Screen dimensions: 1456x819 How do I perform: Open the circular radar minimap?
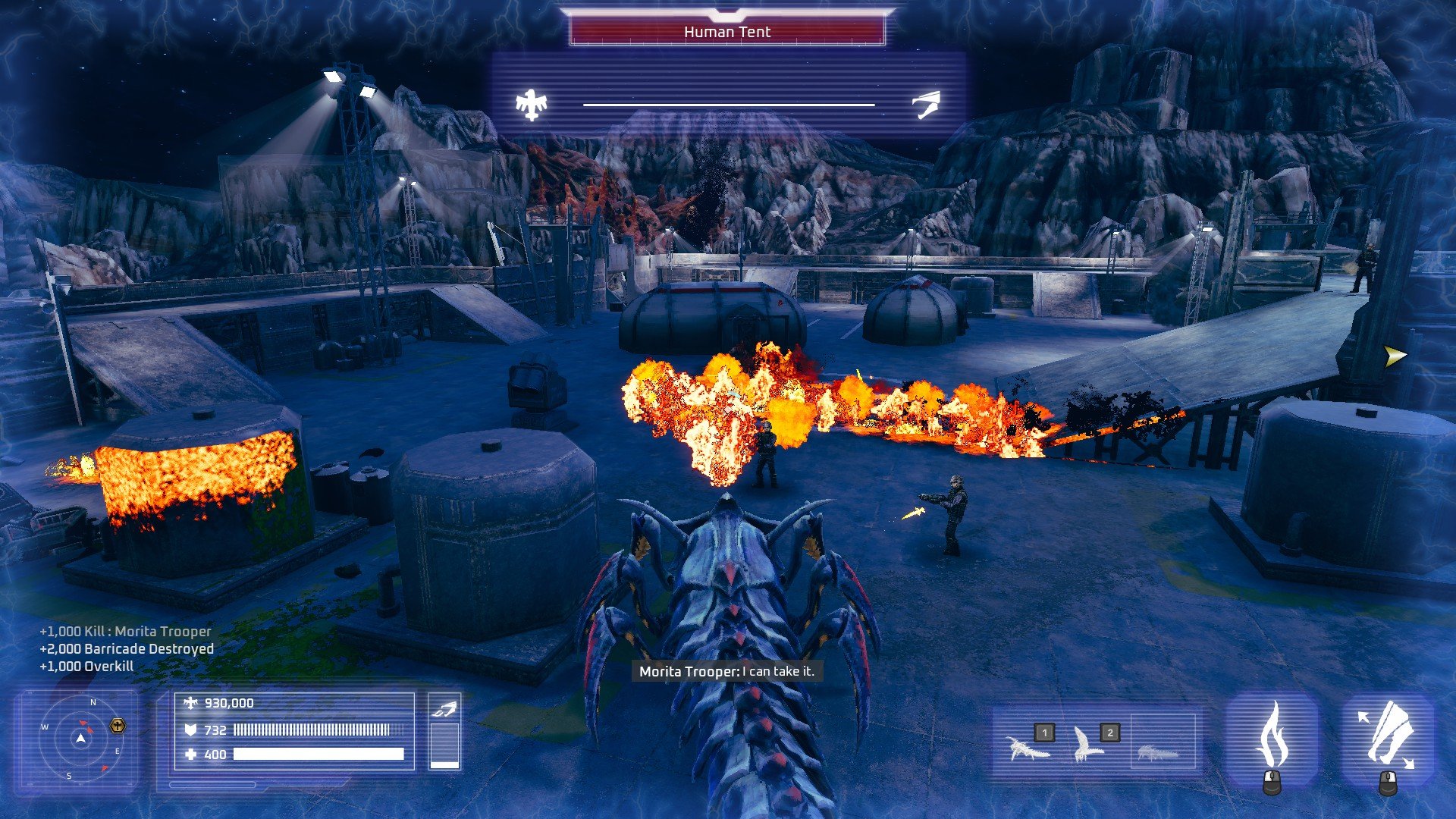[x=80, y=739]
